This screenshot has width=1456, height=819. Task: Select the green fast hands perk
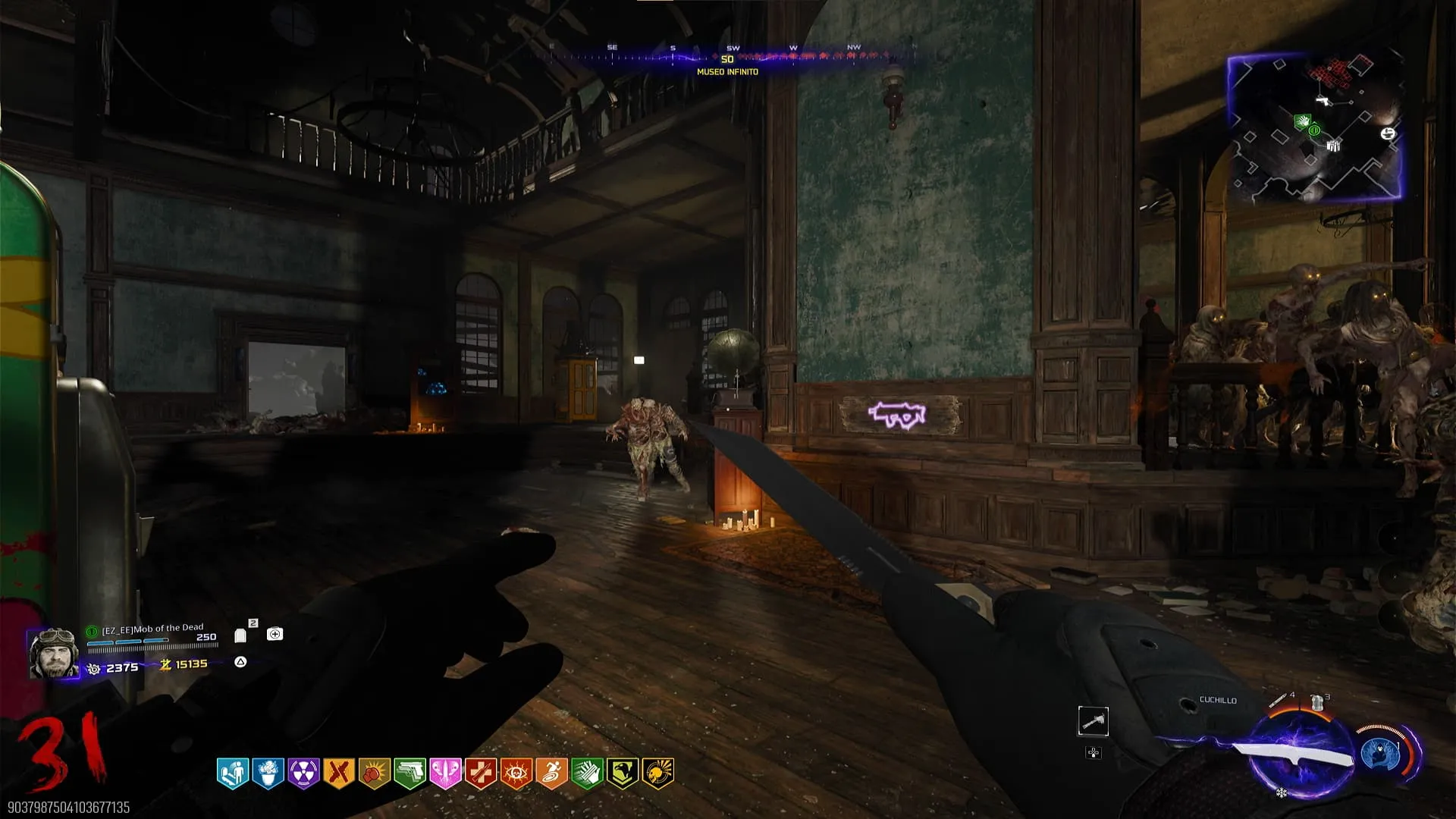[587, 773]
